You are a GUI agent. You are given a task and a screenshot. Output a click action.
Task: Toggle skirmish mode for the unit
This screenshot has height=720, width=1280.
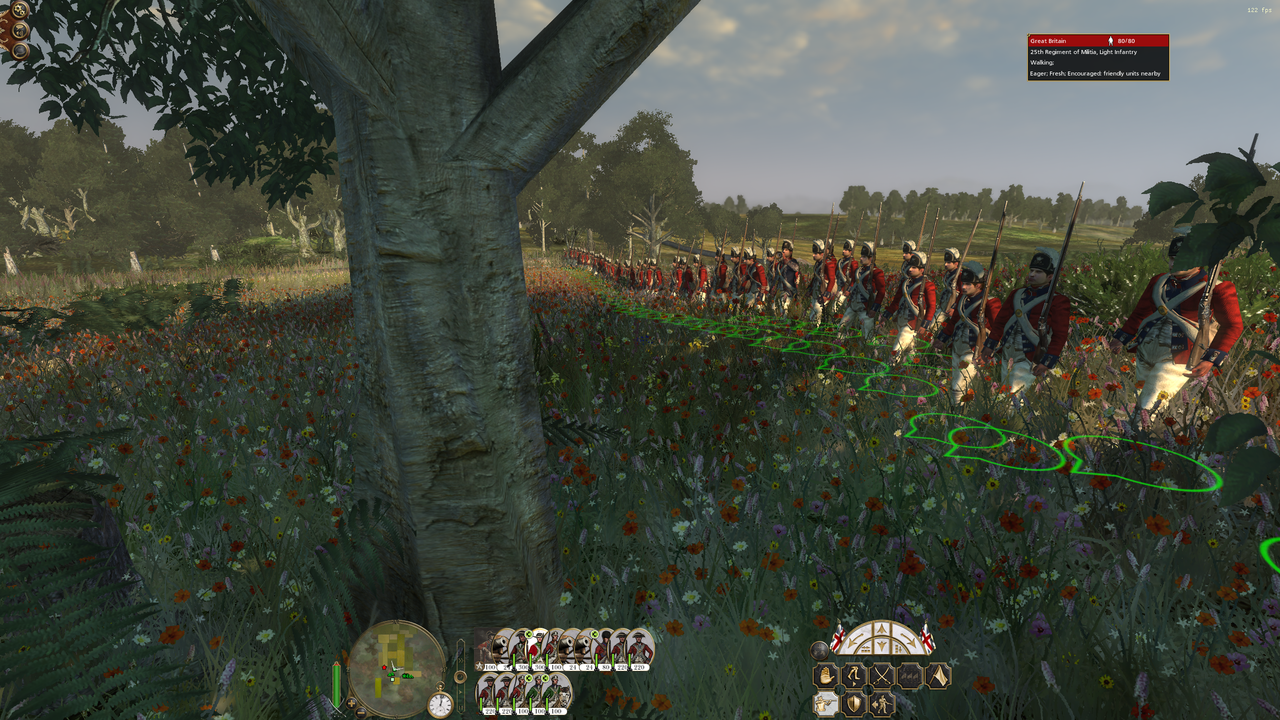(880, 704)
